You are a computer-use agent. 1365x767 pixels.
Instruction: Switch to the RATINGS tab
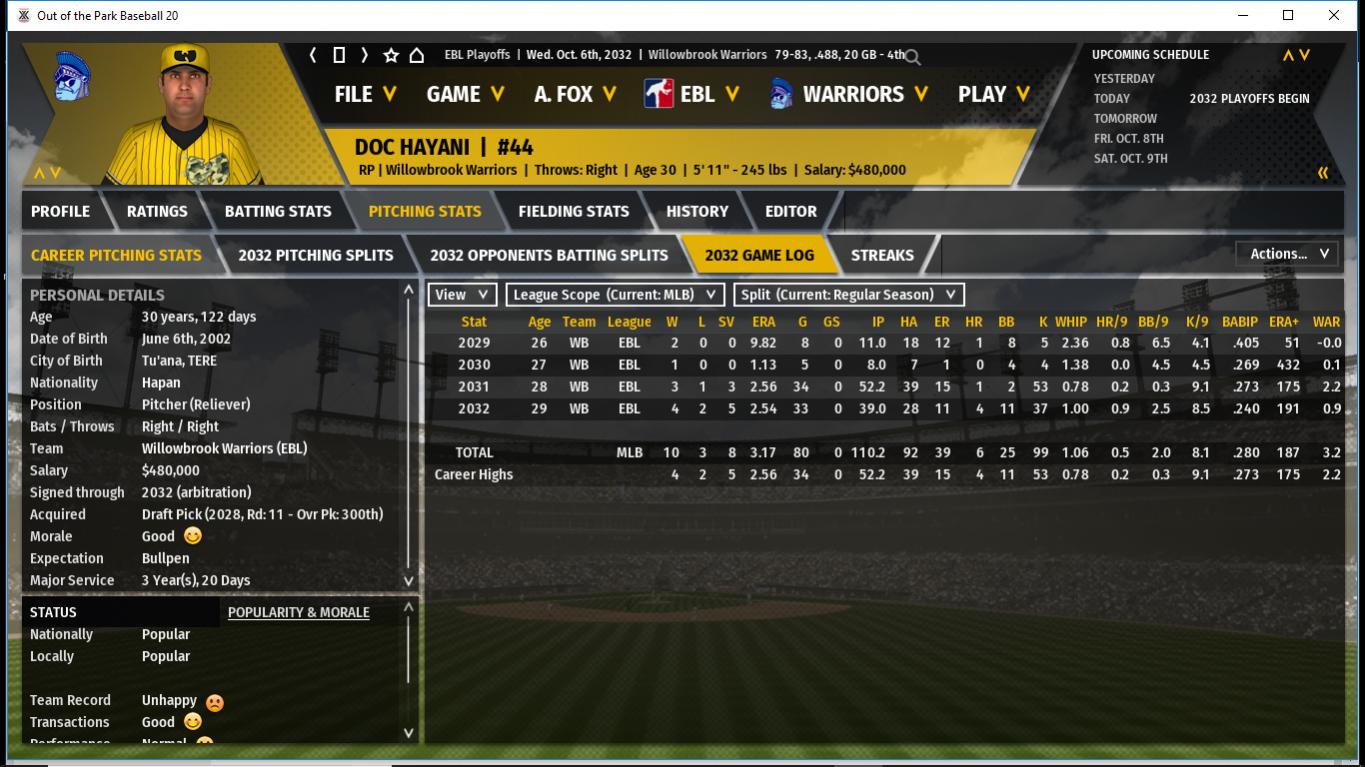[157, 211]
